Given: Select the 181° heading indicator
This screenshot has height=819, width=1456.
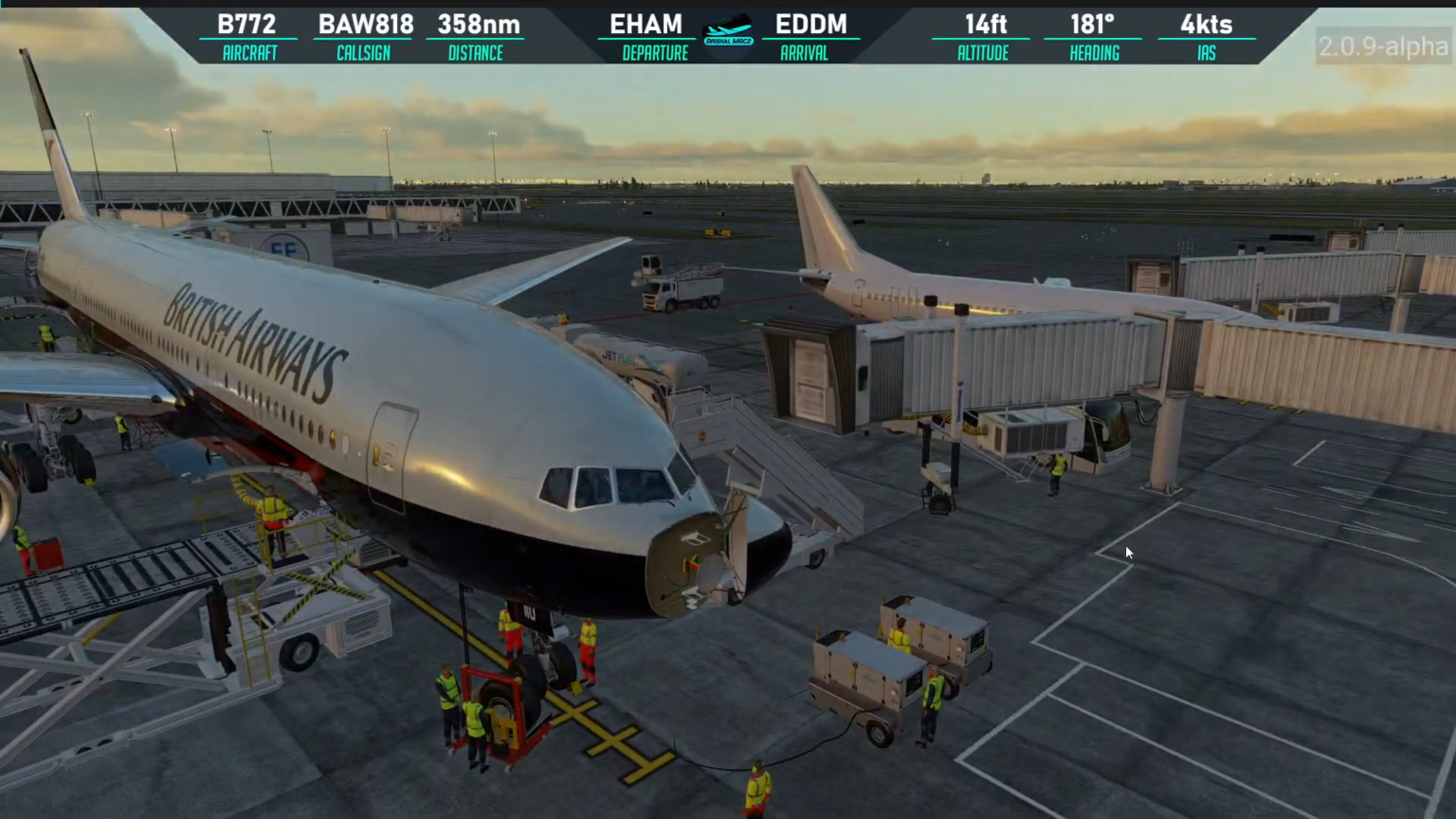Looking at the screenshot, I should click(x=1094, y=25).
